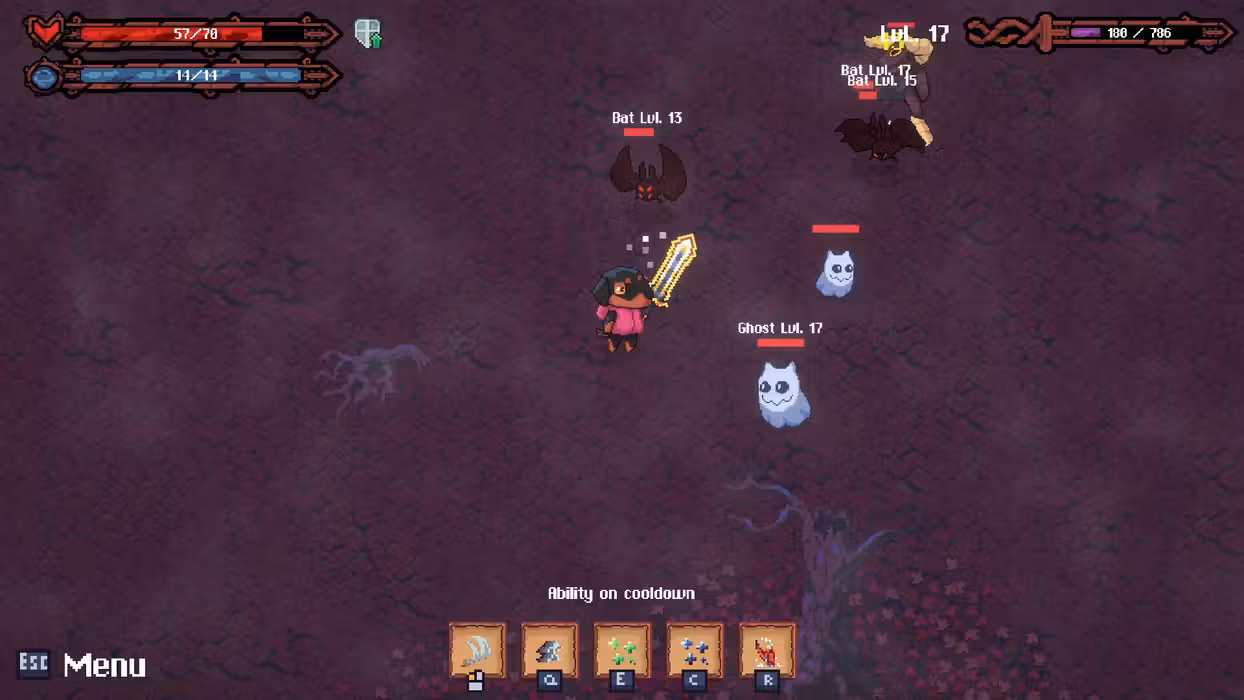Trigger the blue sparkles ability slot

coord(695,650)
